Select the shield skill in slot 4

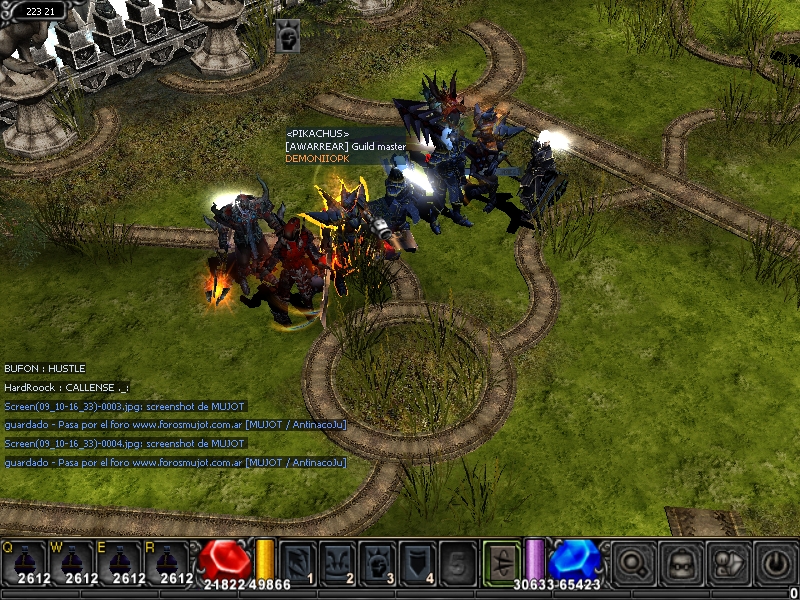418,562
